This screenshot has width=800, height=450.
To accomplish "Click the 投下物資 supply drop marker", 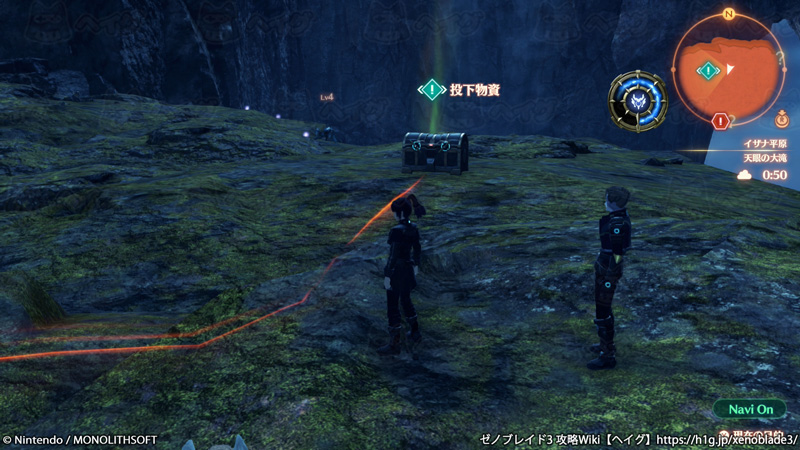I will 432,90.
